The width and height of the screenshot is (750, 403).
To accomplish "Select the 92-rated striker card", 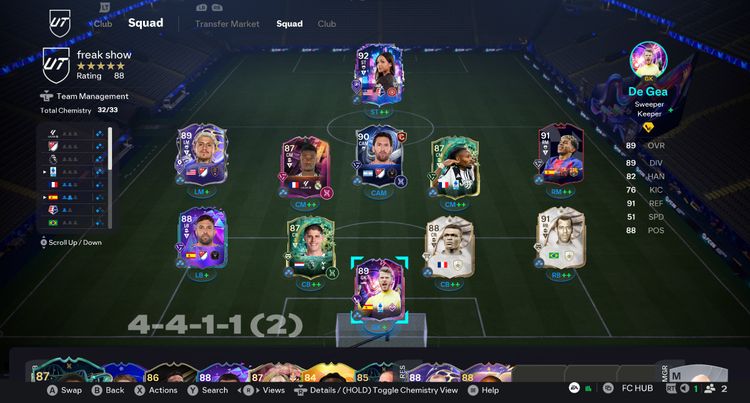I will (377, 73).
